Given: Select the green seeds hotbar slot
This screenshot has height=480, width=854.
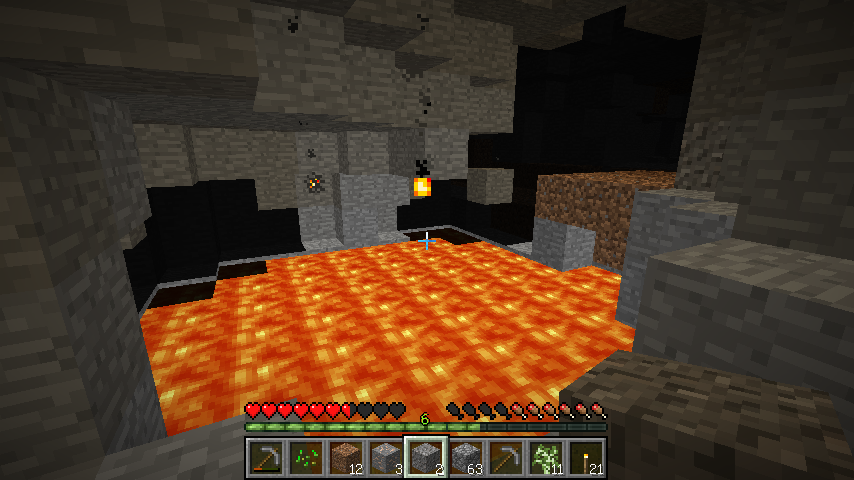Looking at the screenshot, I should point(305,458).
